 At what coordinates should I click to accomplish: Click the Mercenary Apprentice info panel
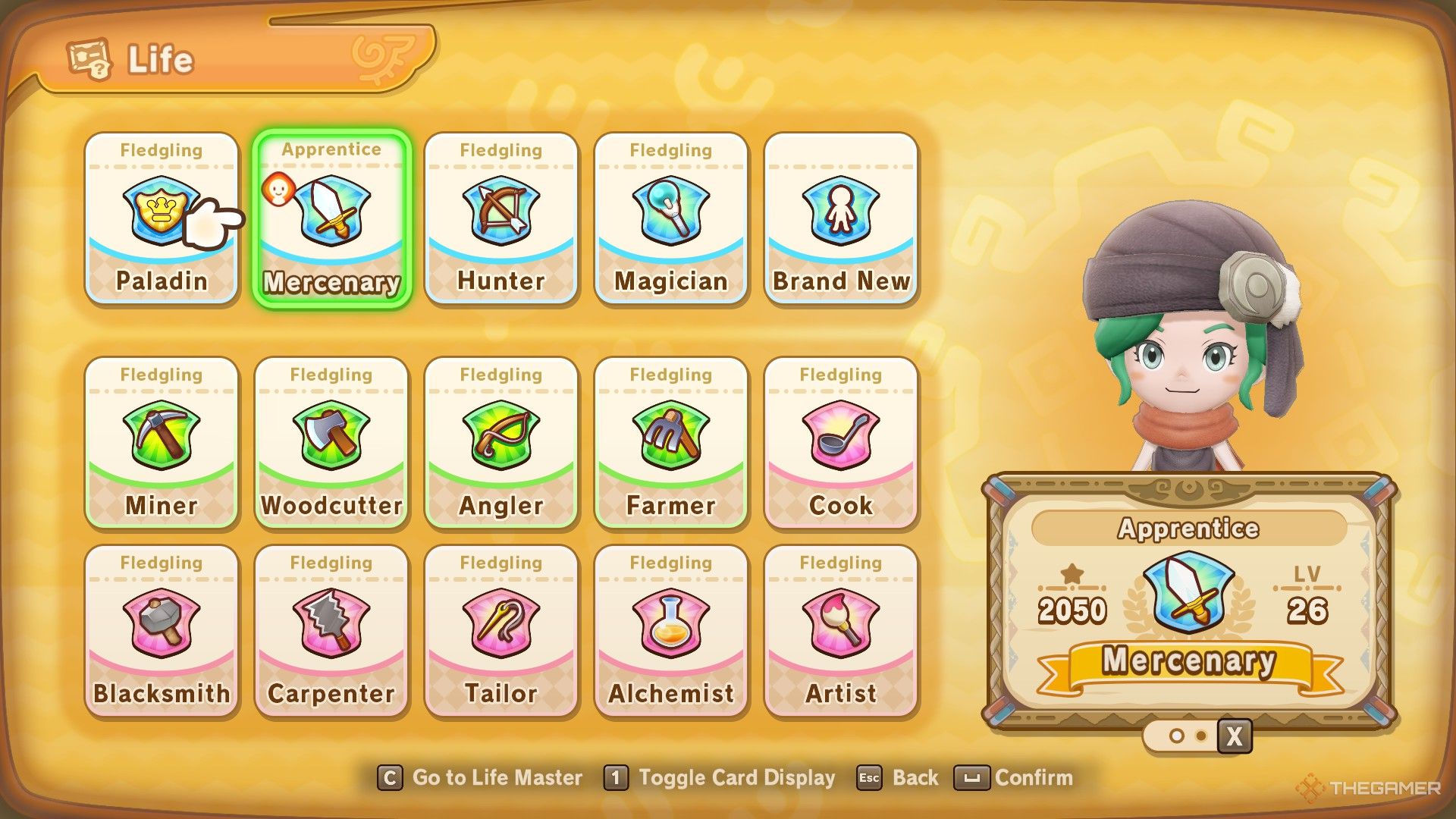click(x=1188, y=603)
